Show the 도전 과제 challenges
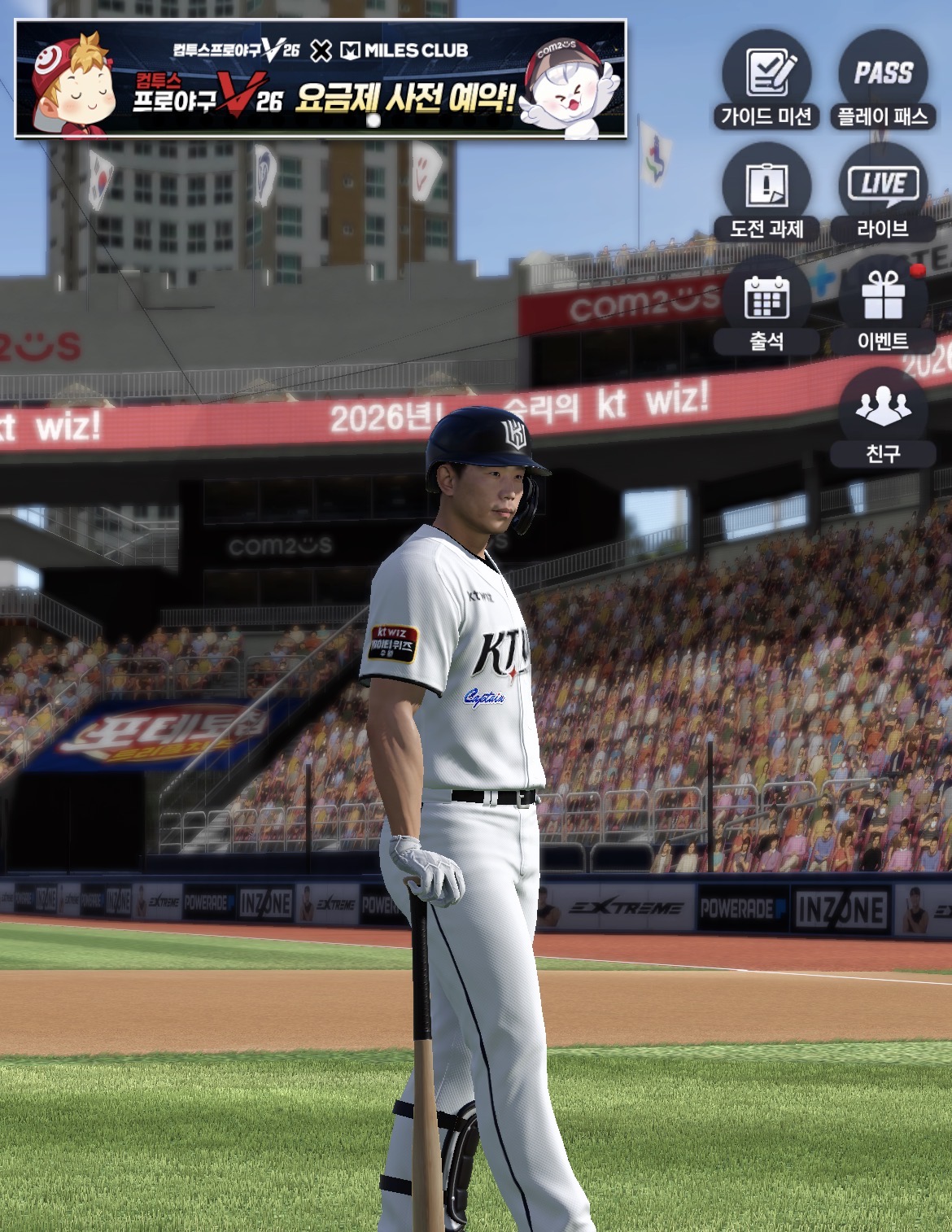The width and height of the screenshot is (952, 1232). (766, 192)
